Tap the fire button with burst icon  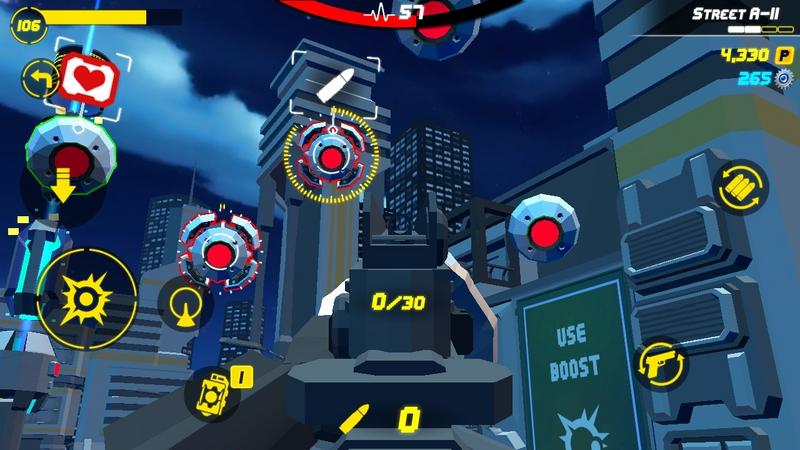point(85,295)
